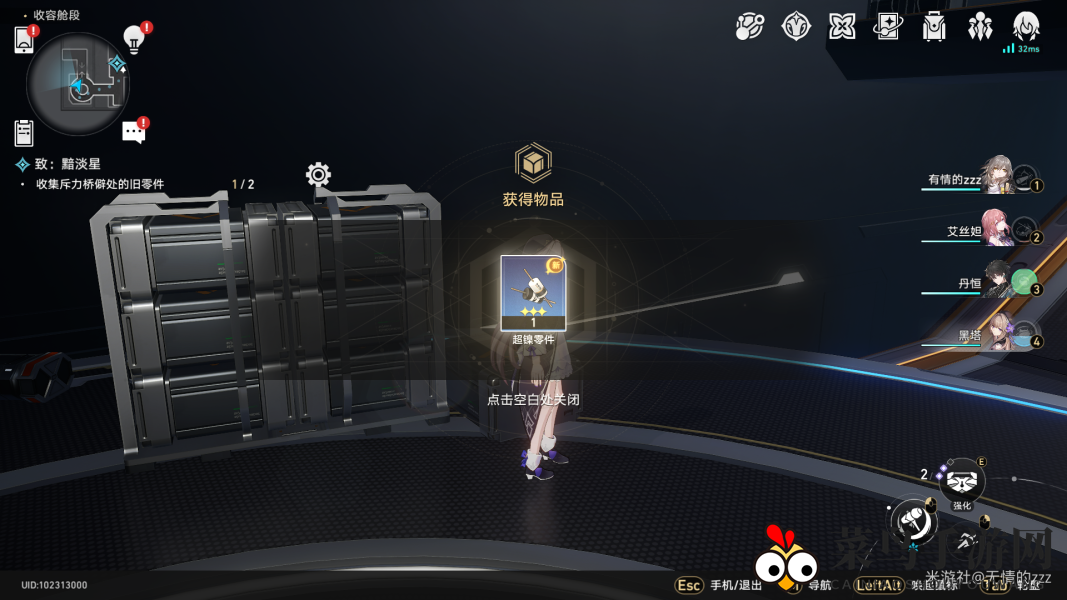The image size is (1067, 600).
Task: Activate the 强化 technique skill icon
Action: (x=962, y=484)
